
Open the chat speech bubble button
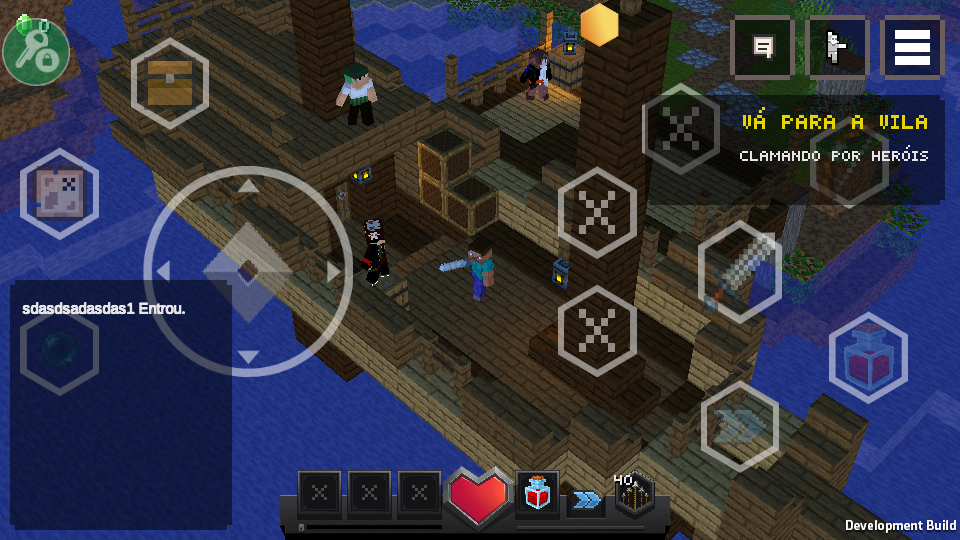point(764,47)
